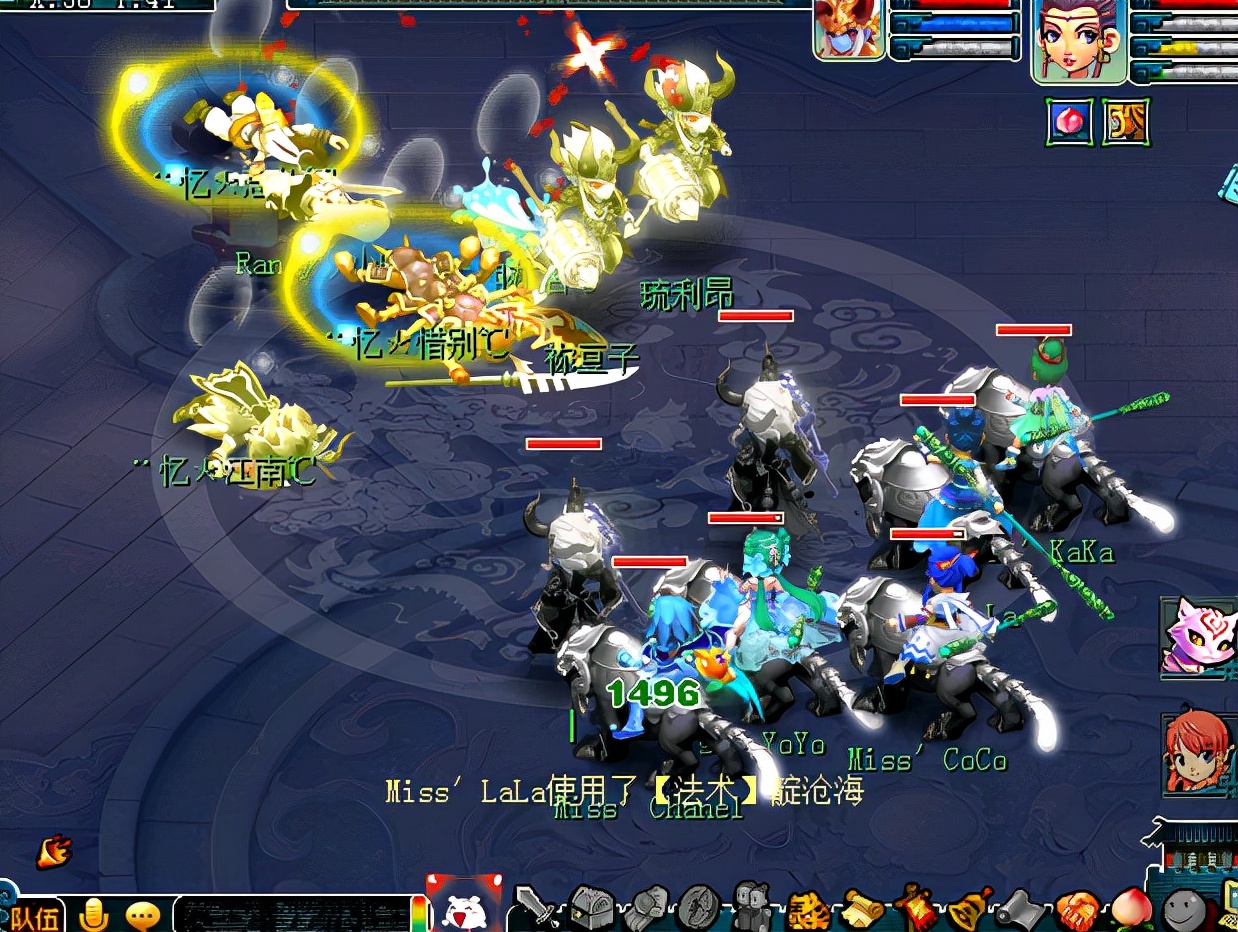Viewport: 1238px width, 932px height.
Task: Open the orange chat bubble button
Action: point(144,915)
